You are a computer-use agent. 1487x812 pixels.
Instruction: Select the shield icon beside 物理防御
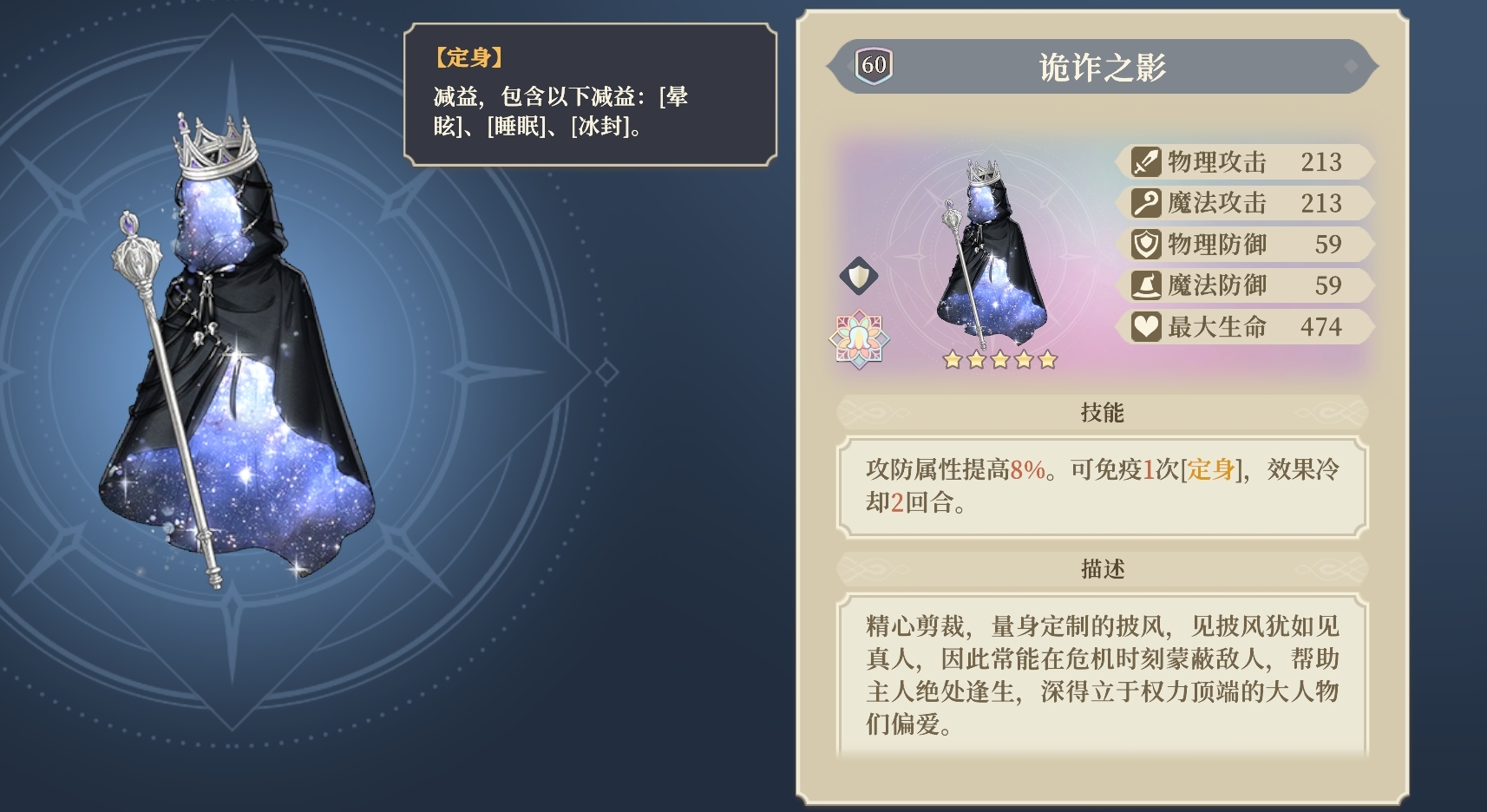[1144, 244]
